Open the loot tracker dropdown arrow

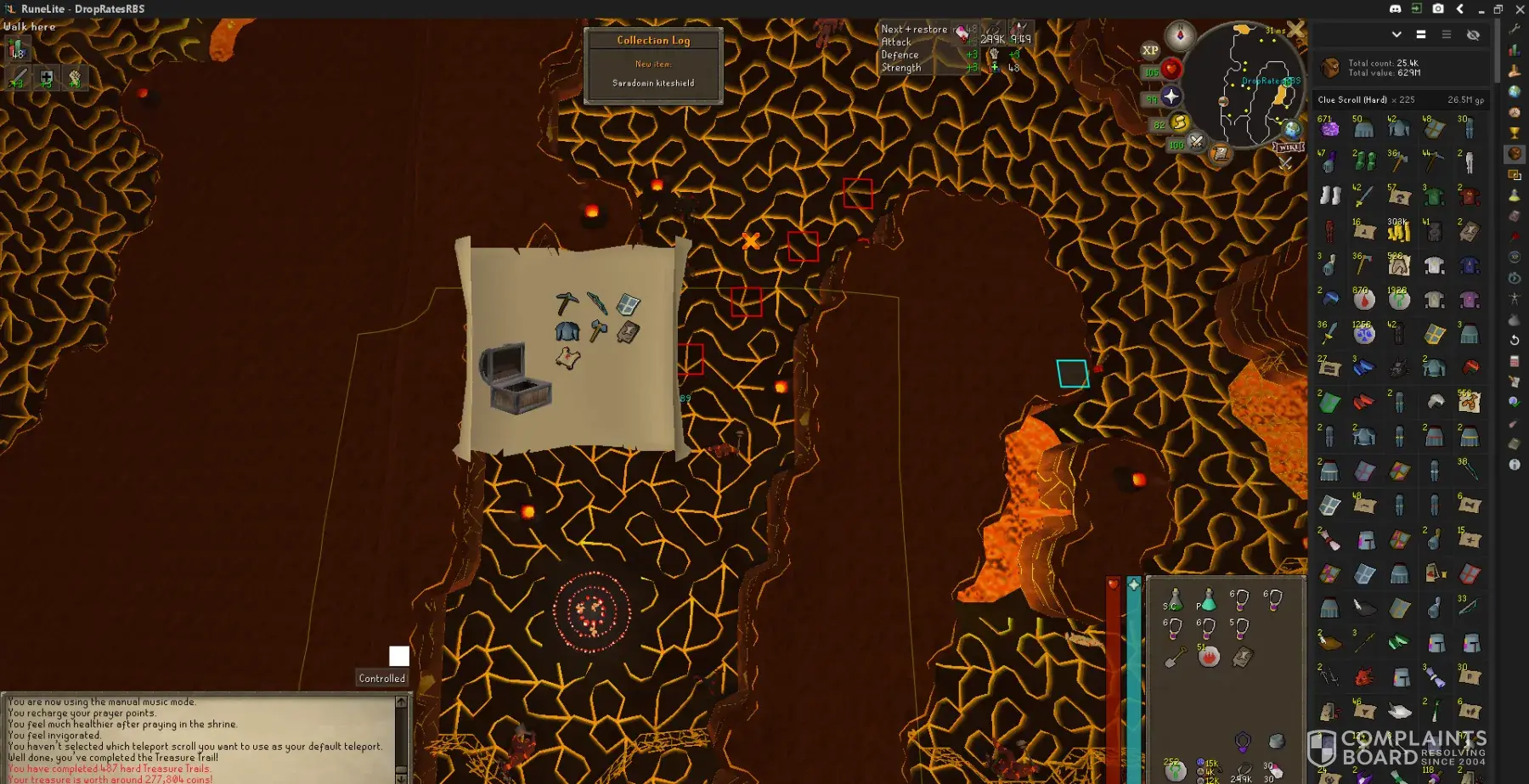[1396, 35]
